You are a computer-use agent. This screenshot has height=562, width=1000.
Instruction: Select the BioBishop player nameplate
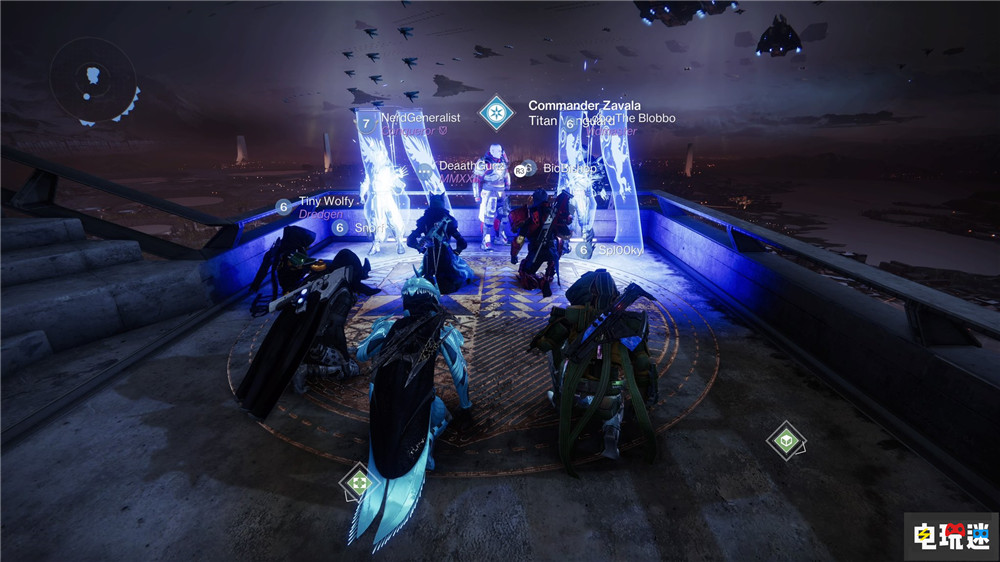tap(569, 169)
